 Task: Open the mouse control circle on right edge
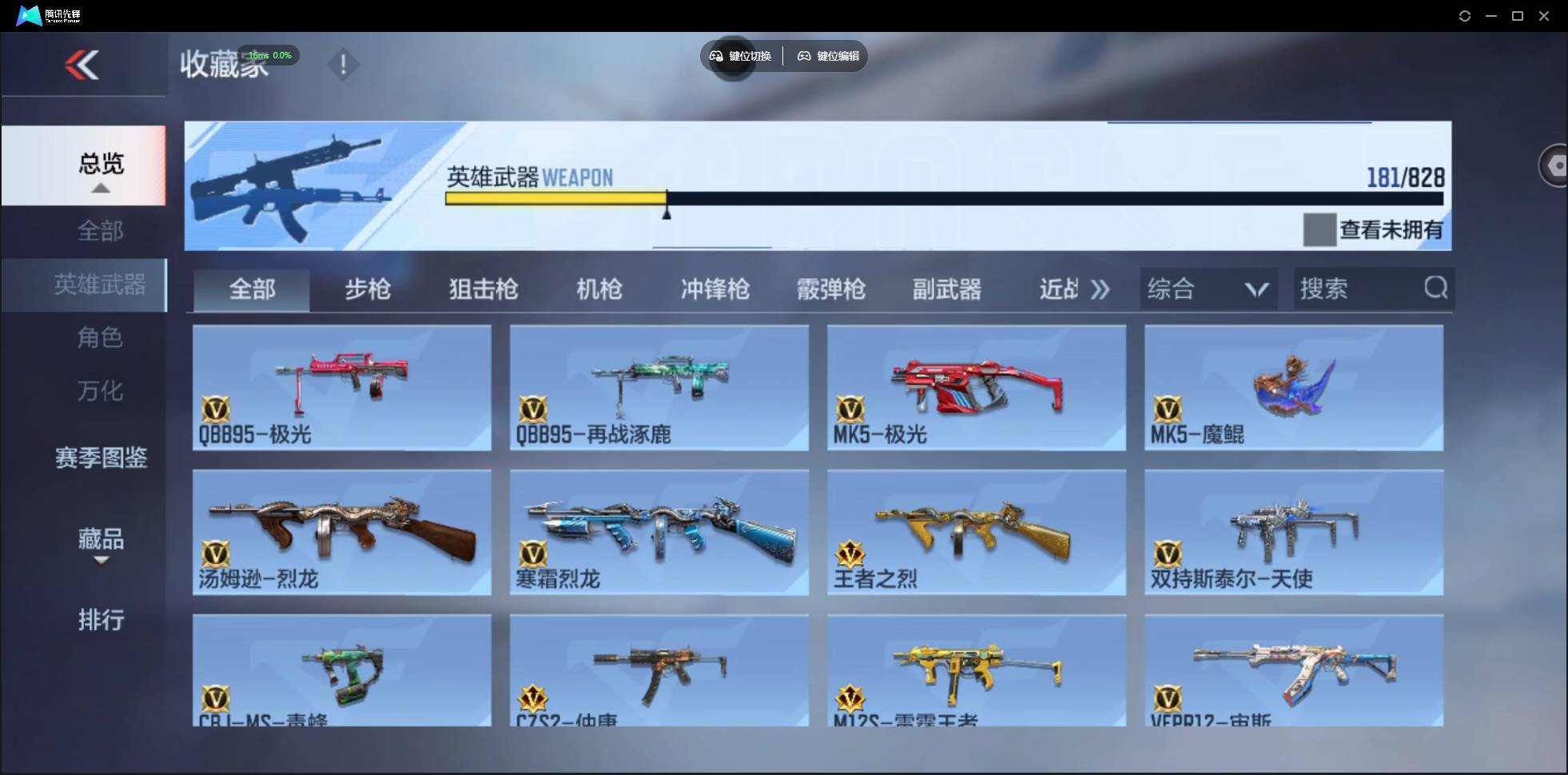[x=1555, y=165]
